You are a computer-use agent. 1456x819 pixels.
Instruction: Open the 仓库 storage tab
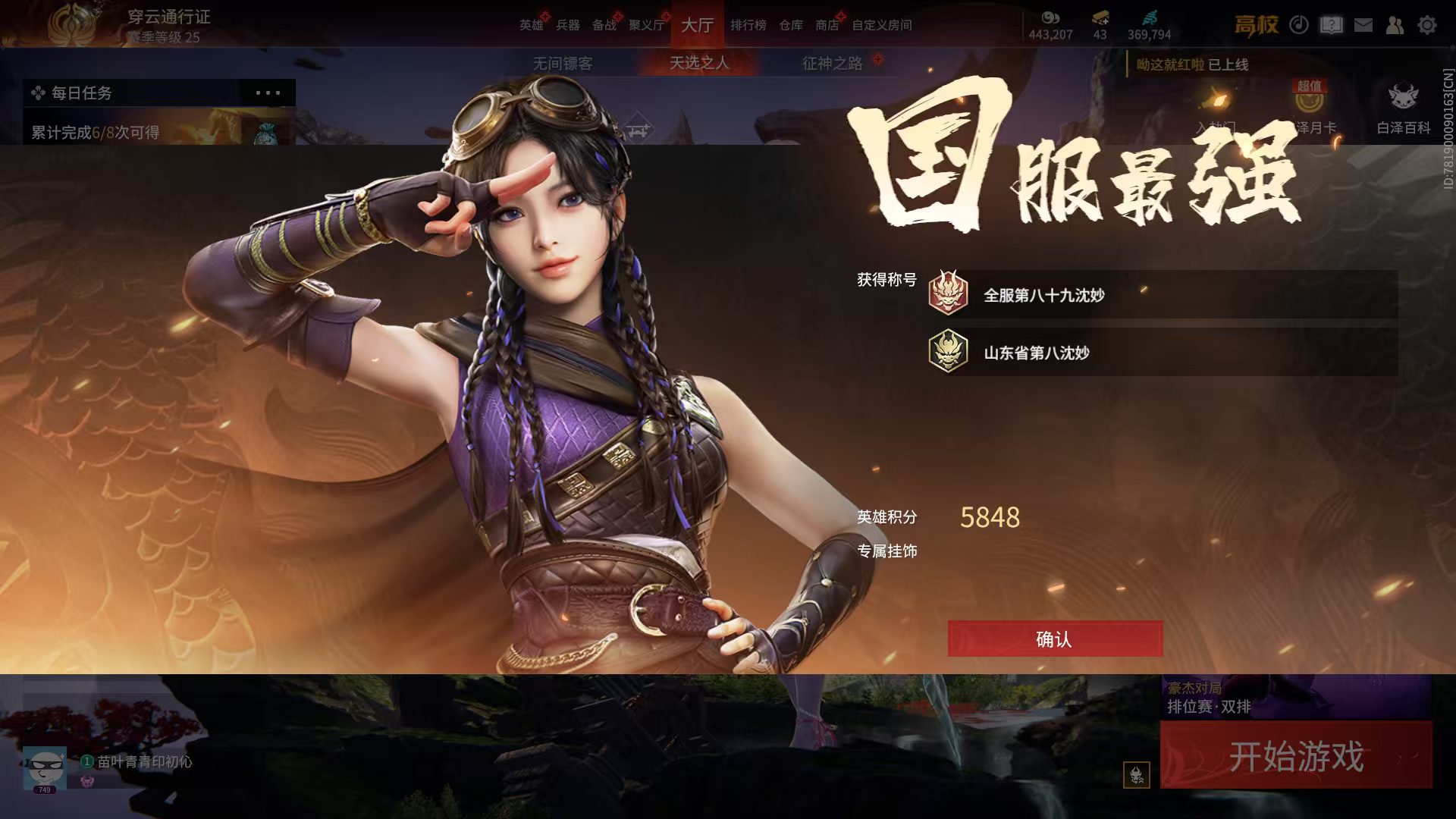point(791,25)
